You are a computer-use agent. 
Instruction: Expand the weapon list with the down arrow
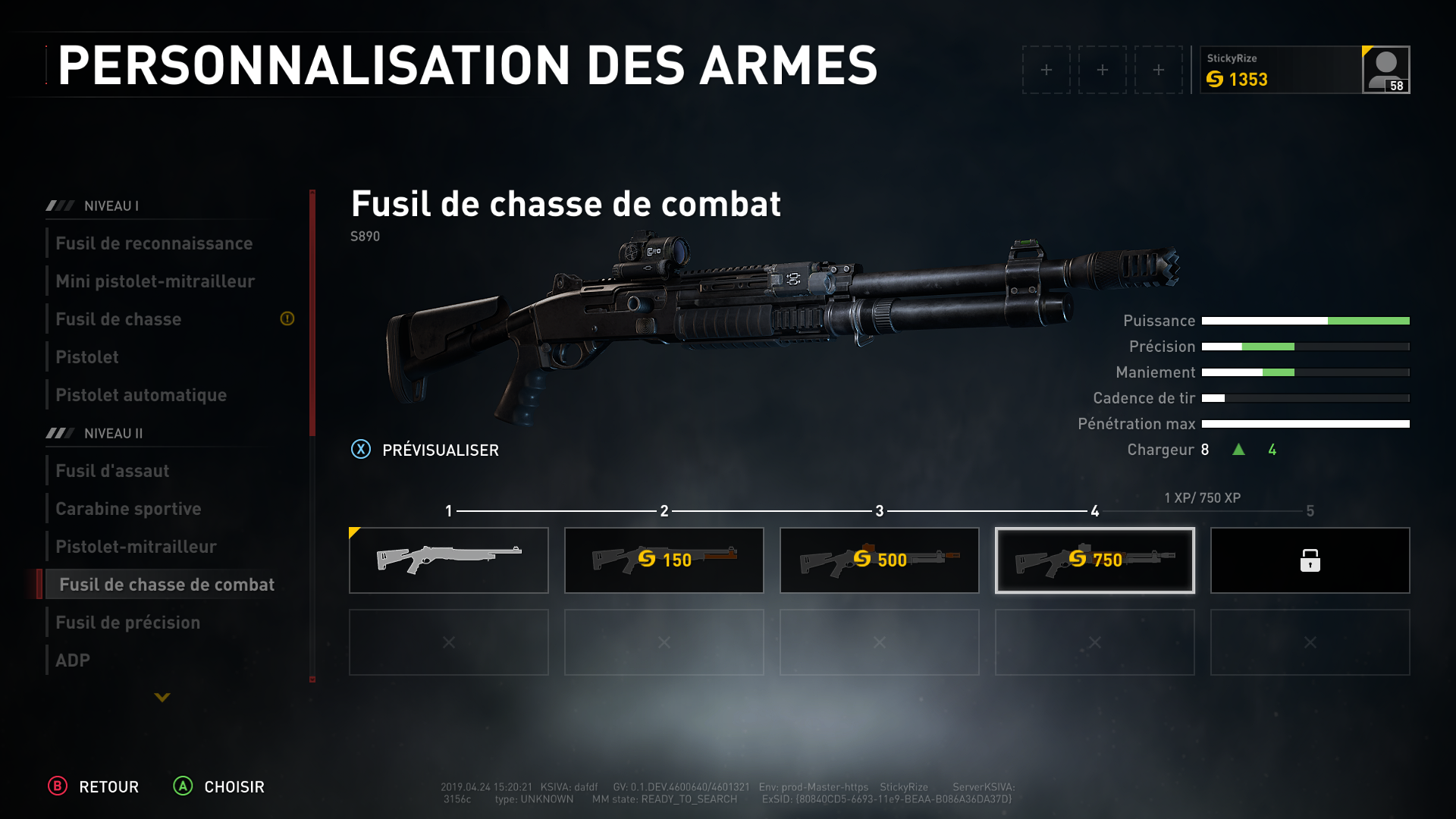pyautogui.click(x=162, y=697)
